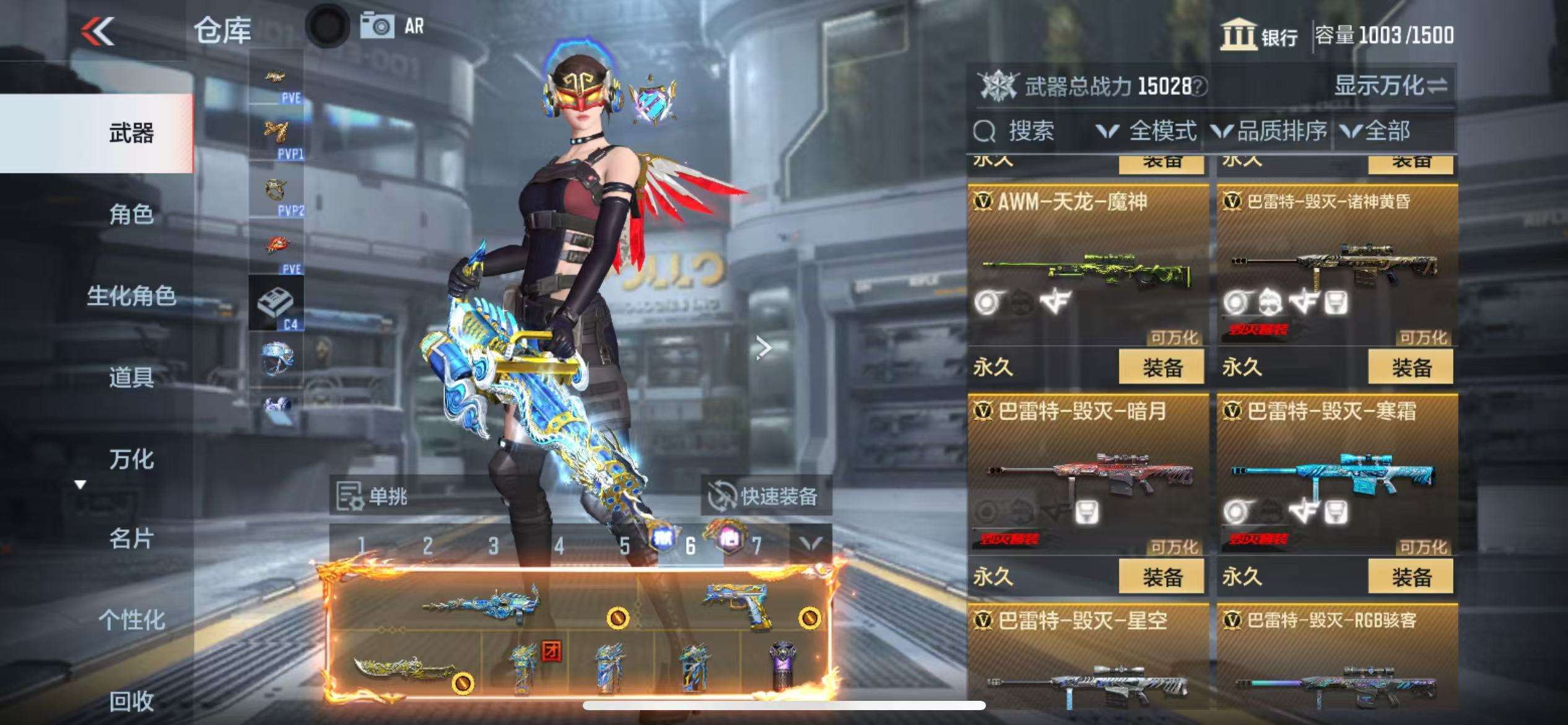Select the C4 equipment slot

coord(276,304)
